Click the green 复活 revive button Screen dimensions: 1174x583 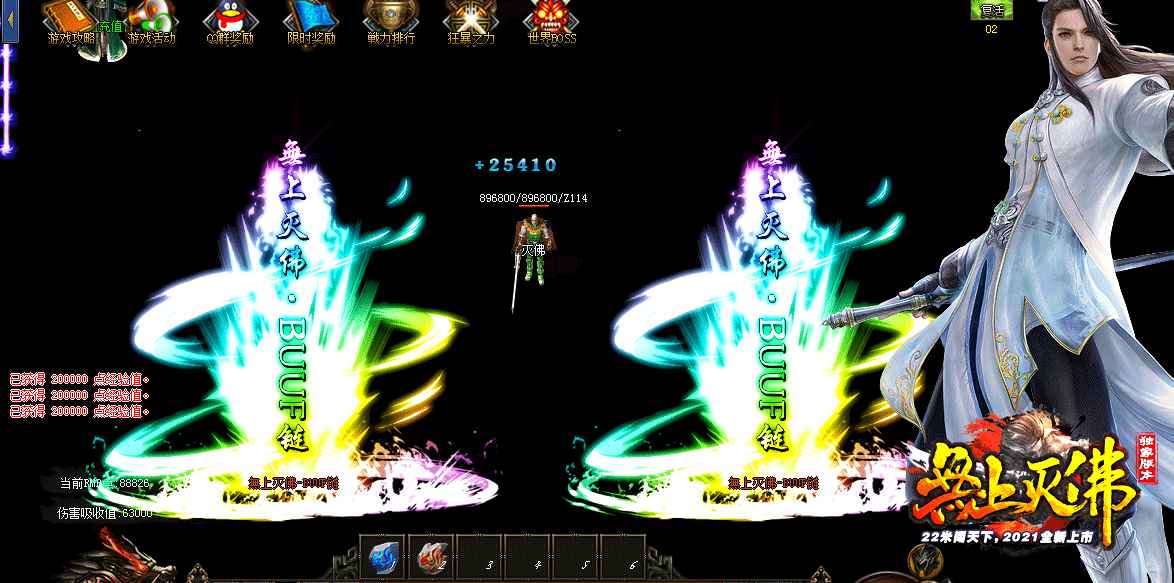click(x=991, y=10)
